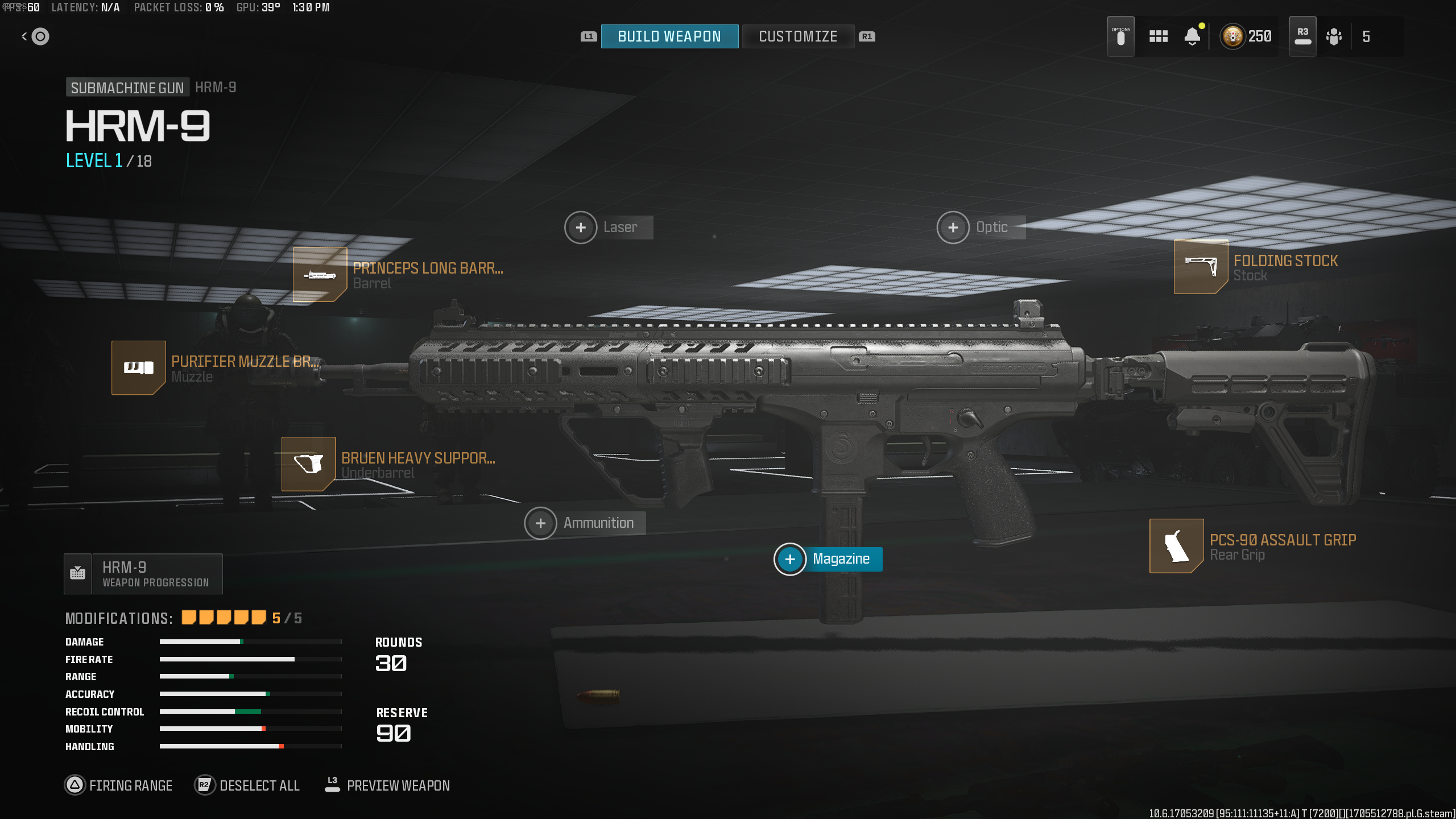Image resolution: width=1456 pixels, height=819 pixels.
Task: Preview the weapon
Action: [x=388, y=785]
